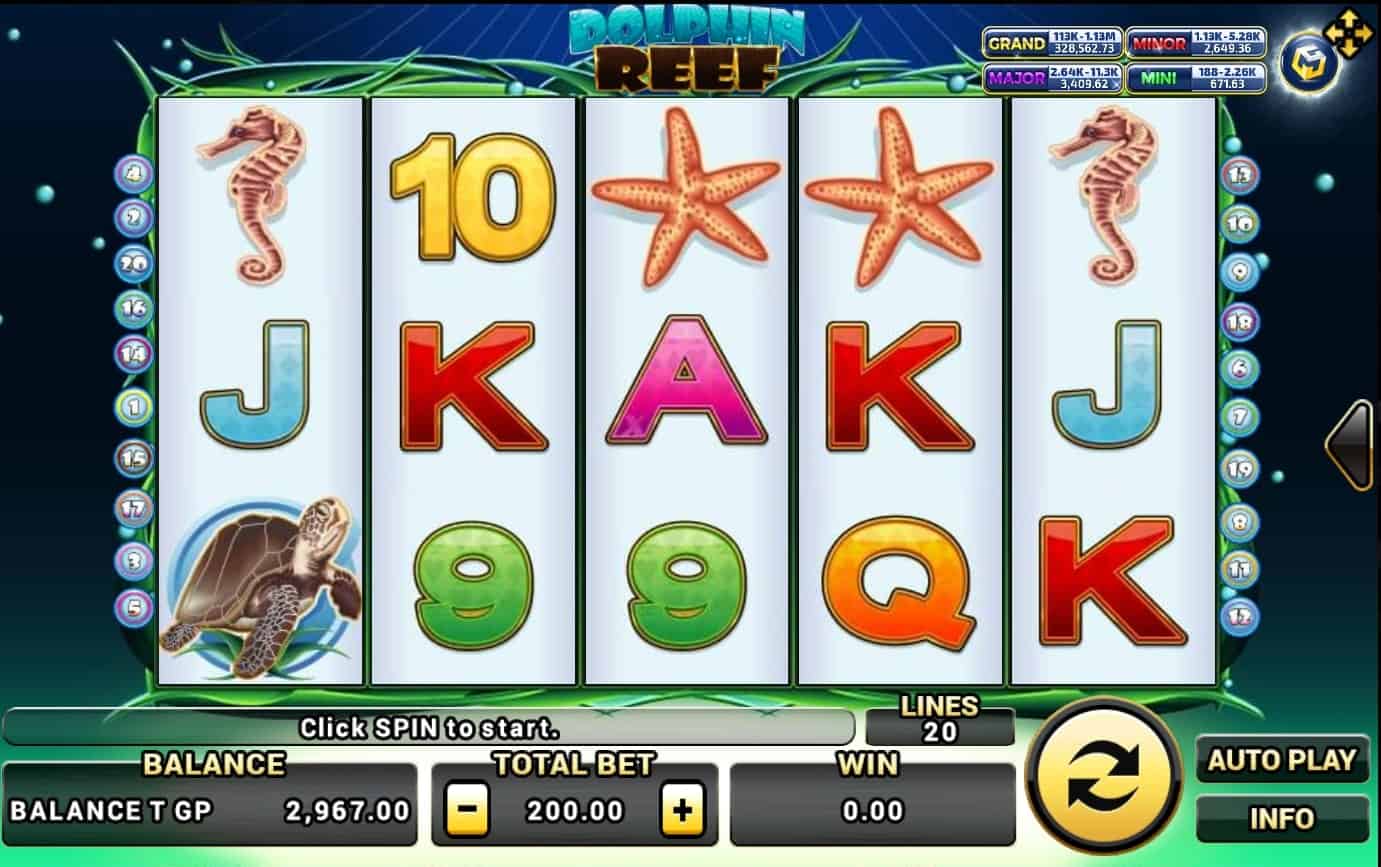
Task: Select payline 18 bubble
Action: (1240, 321)
